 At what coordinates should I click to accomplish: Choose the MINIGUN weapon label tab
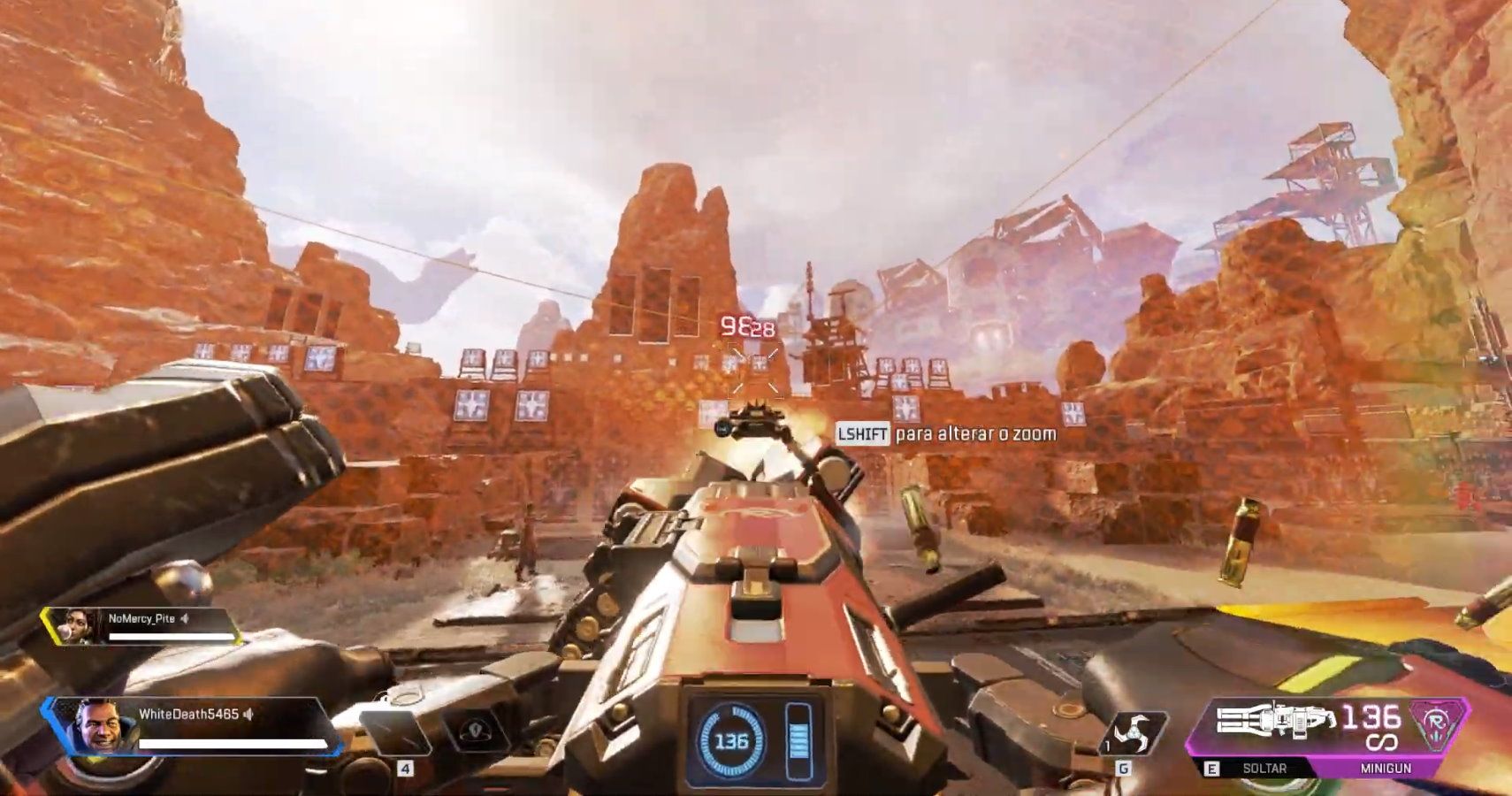pyautogui.click(x=1386, y=768)
